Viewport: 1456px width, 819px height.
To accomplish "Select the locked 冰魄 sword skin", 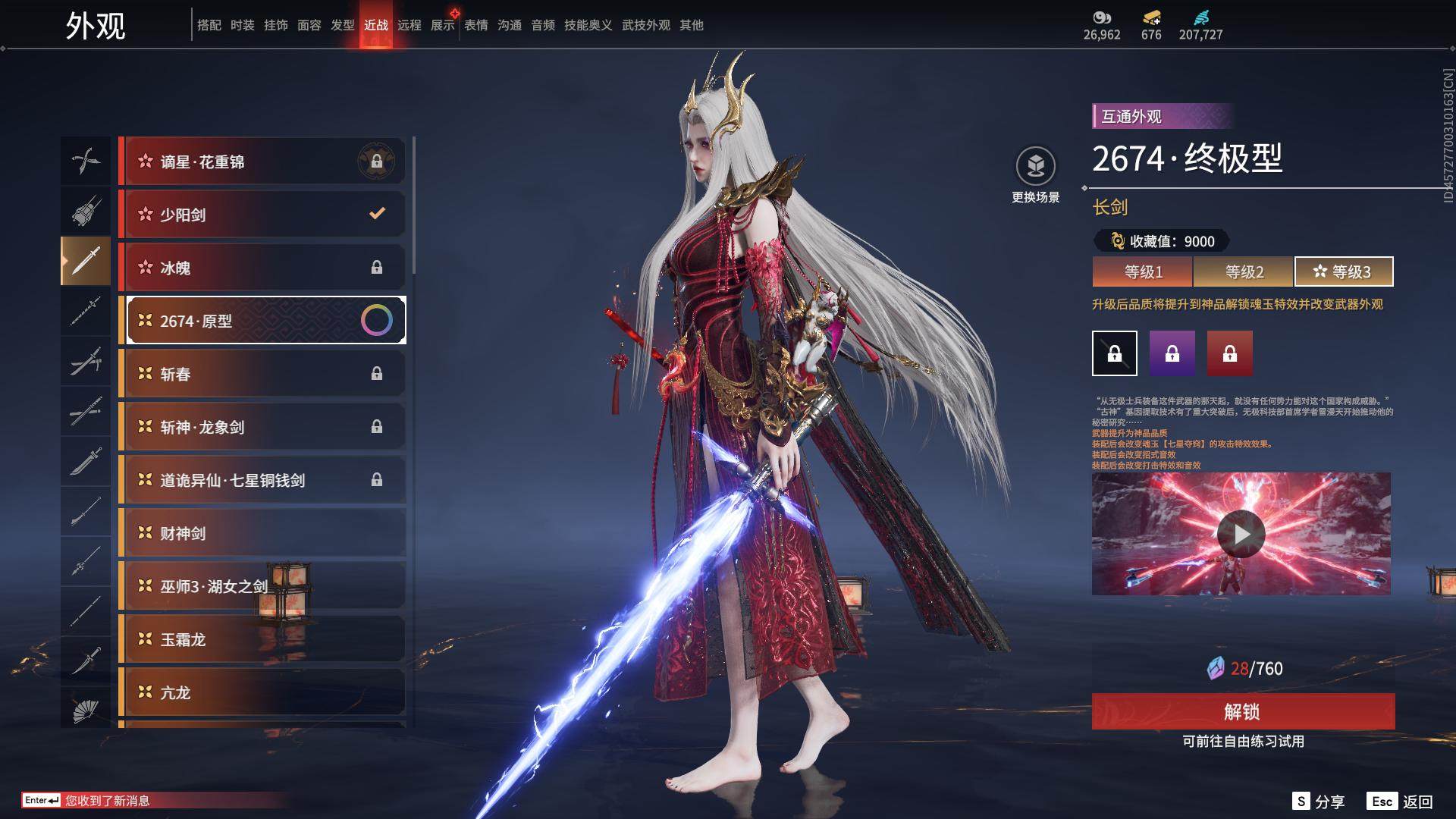I will 262,268.
